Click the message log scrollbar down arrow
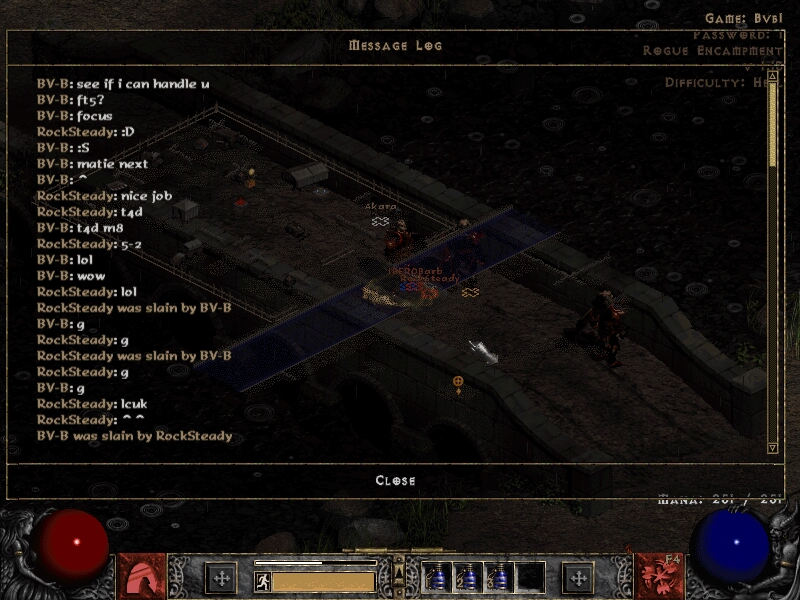This screenshot has width=800, height=600. tap(772, 447)
